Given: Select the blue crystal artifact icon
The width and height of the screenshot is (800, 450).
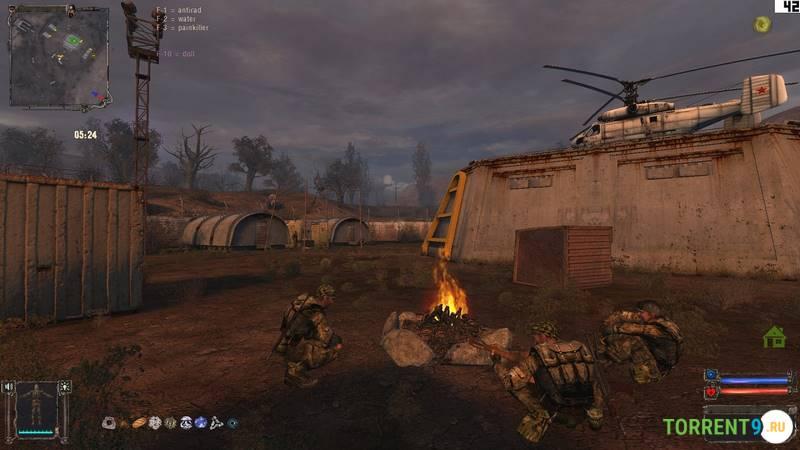Looking at the screenshot, I should coord(201,423).
